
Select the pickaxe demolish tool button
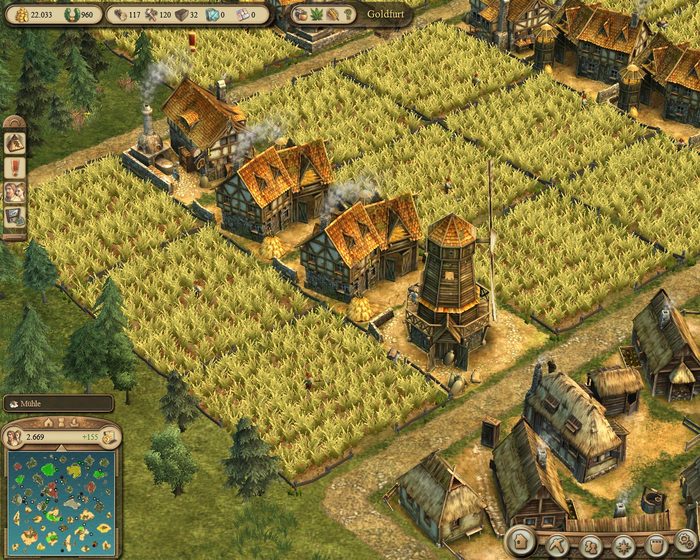click(557, 544)
